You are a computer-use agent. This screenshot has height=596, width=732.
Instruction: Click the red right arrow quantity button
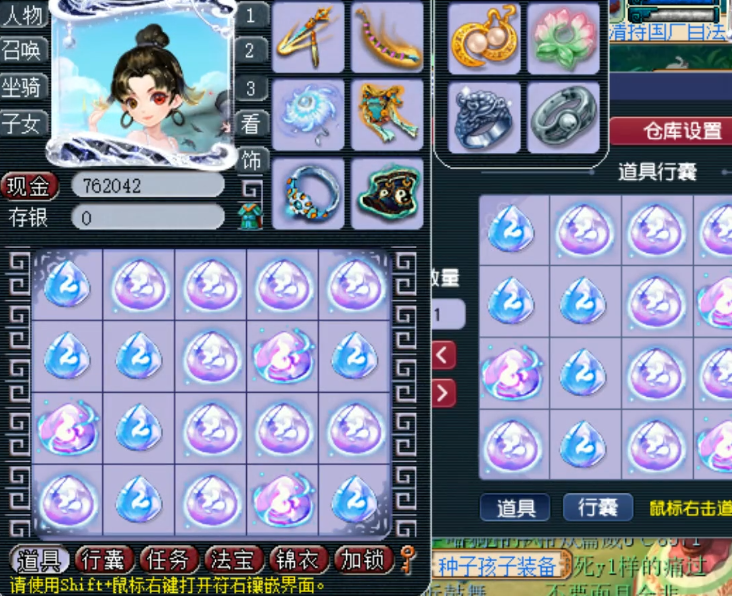pos(444,392)
